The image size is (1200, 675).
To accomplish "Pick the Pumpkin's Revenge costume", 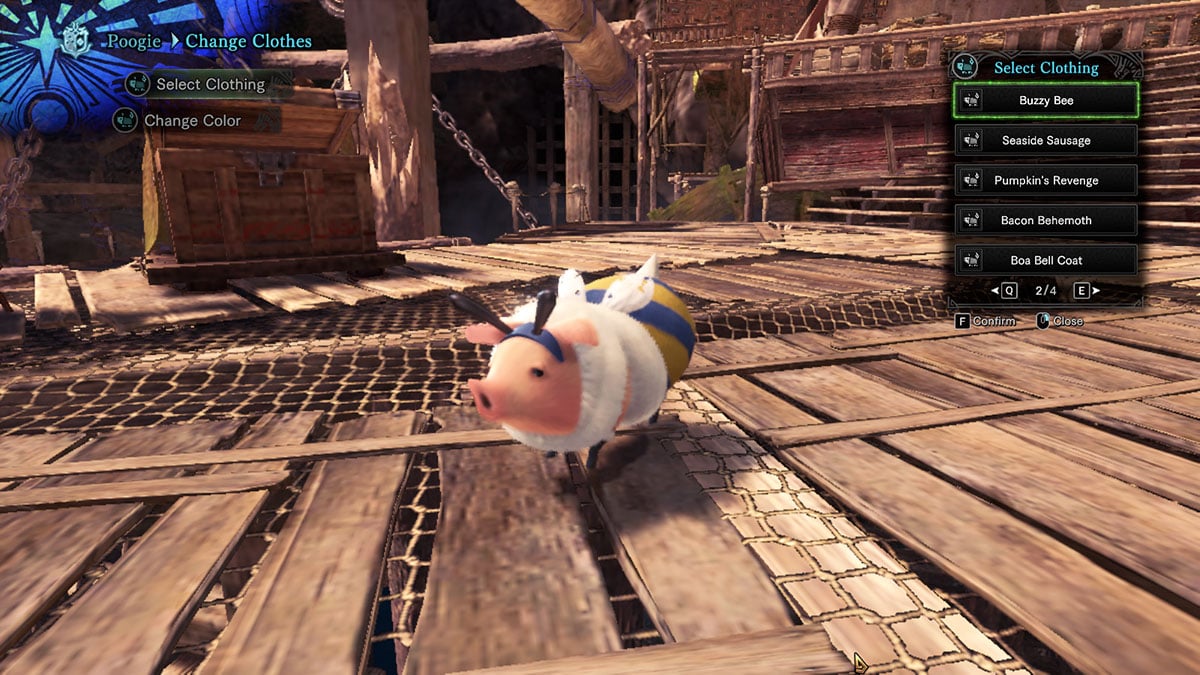I will click(x=1046, y=180).
